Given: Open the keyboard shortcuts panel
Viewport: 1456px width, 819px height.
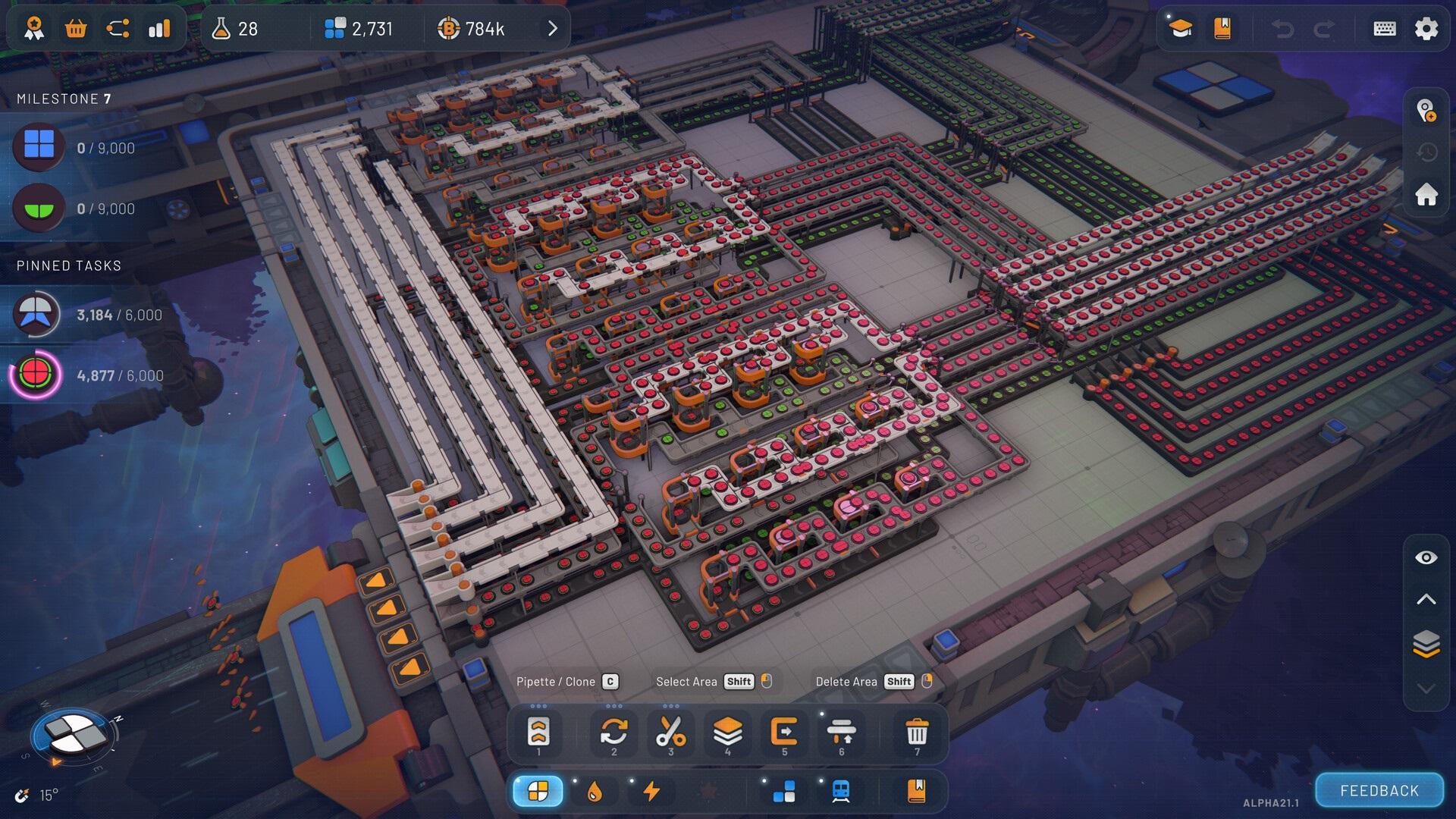Looking at the screenshot, I should (x=1384, y=29).
